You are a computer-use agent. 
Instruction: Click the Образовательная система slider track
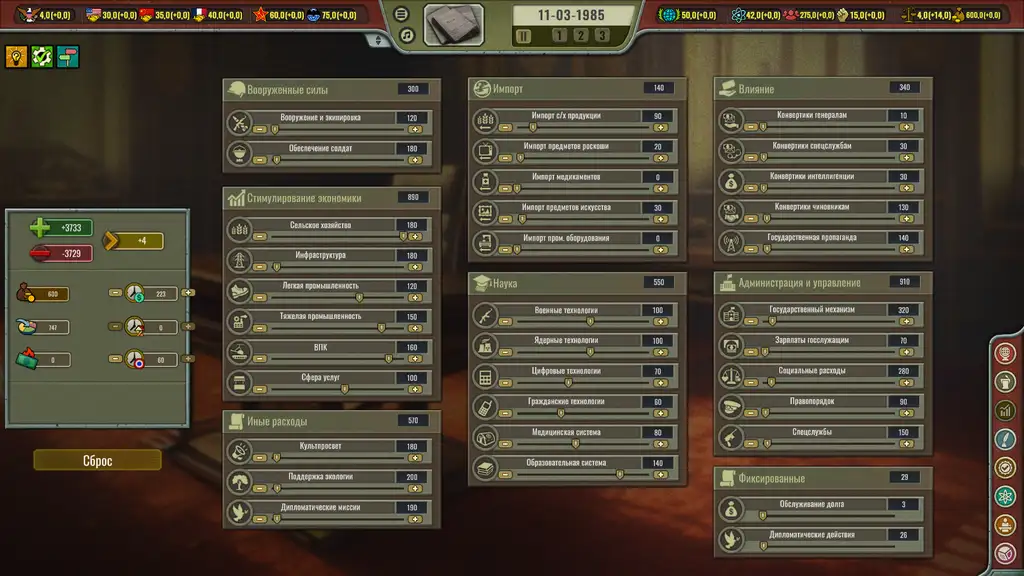[x=575, y=475]
